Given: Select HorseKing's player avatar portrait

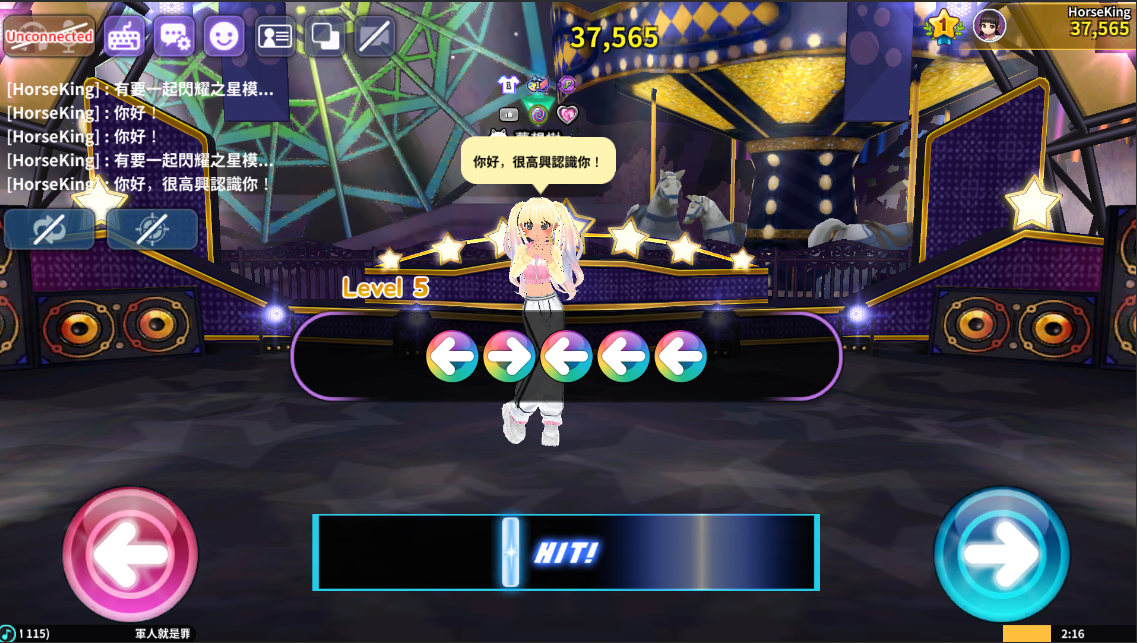Looking at the screenshot, I should [x=989, y=26].
